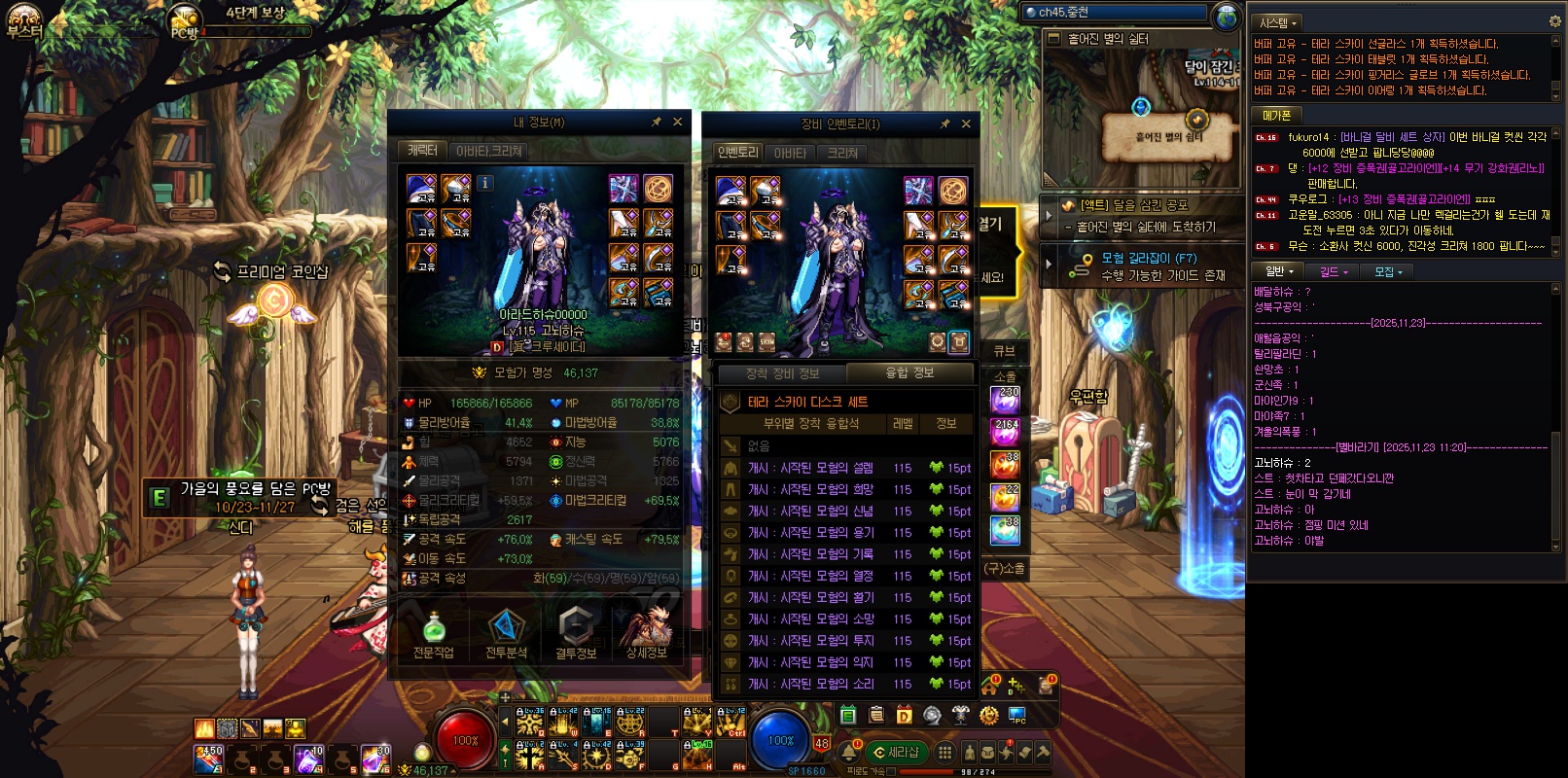Open the 메가폰 megaphone chat tab
Screen dimensions: 1568x778
pyautogui.click(x=1276, y=115)
